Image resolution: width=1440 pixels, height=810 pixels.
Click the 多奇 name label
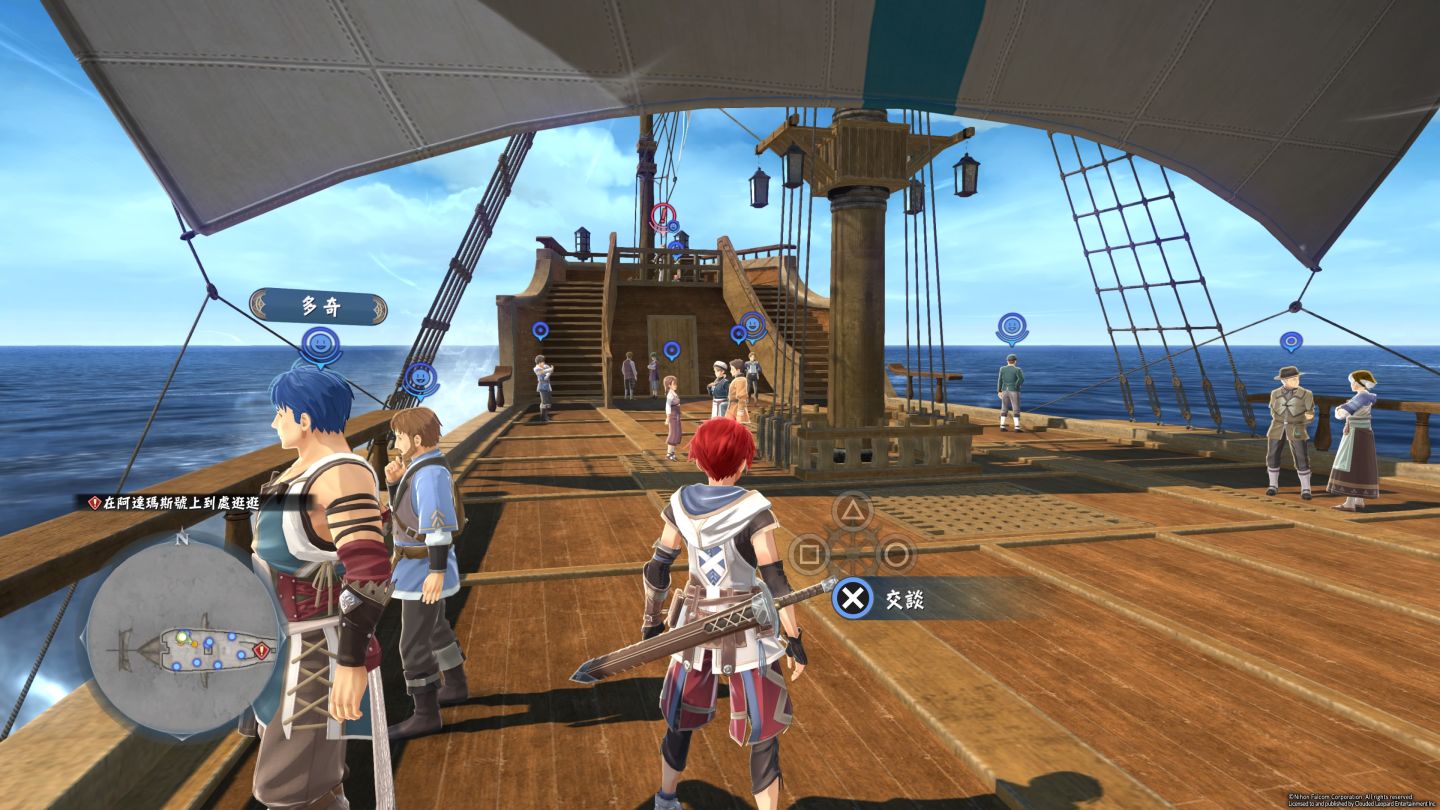click(319, 307)
